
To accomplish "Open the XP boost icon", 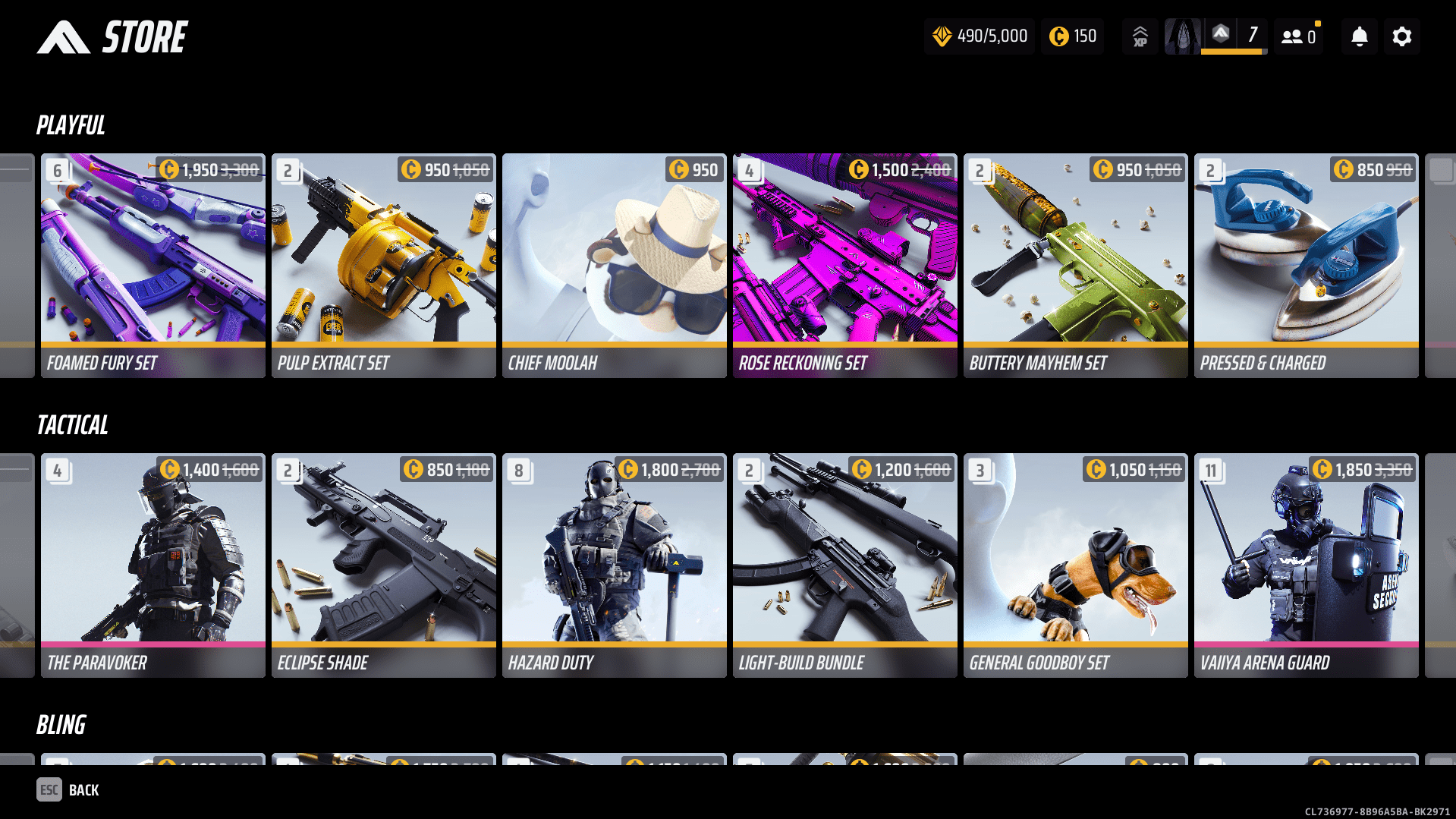I will (x=1140, y=36).
